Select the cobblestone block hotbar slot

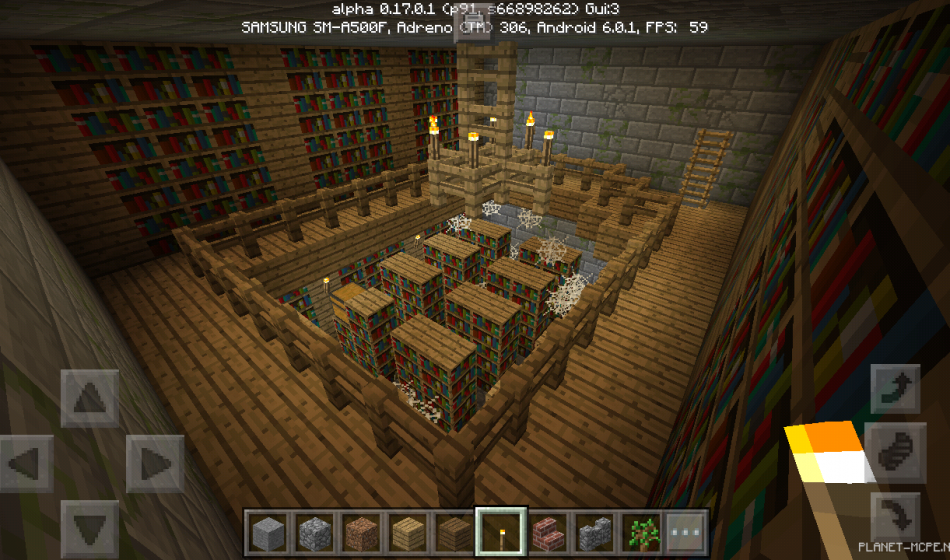coord(313,530)
